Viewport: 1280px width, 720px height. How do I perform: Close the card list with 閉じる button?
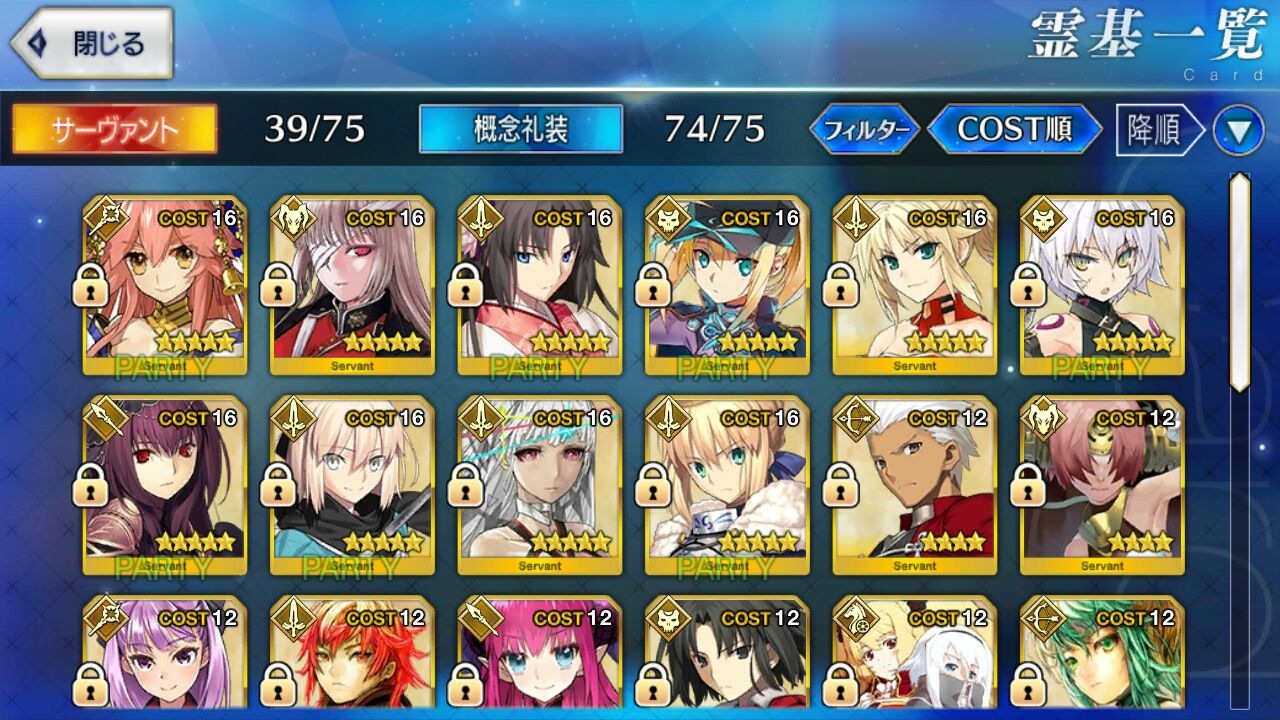pyautogui.click(x=92, y=44)
